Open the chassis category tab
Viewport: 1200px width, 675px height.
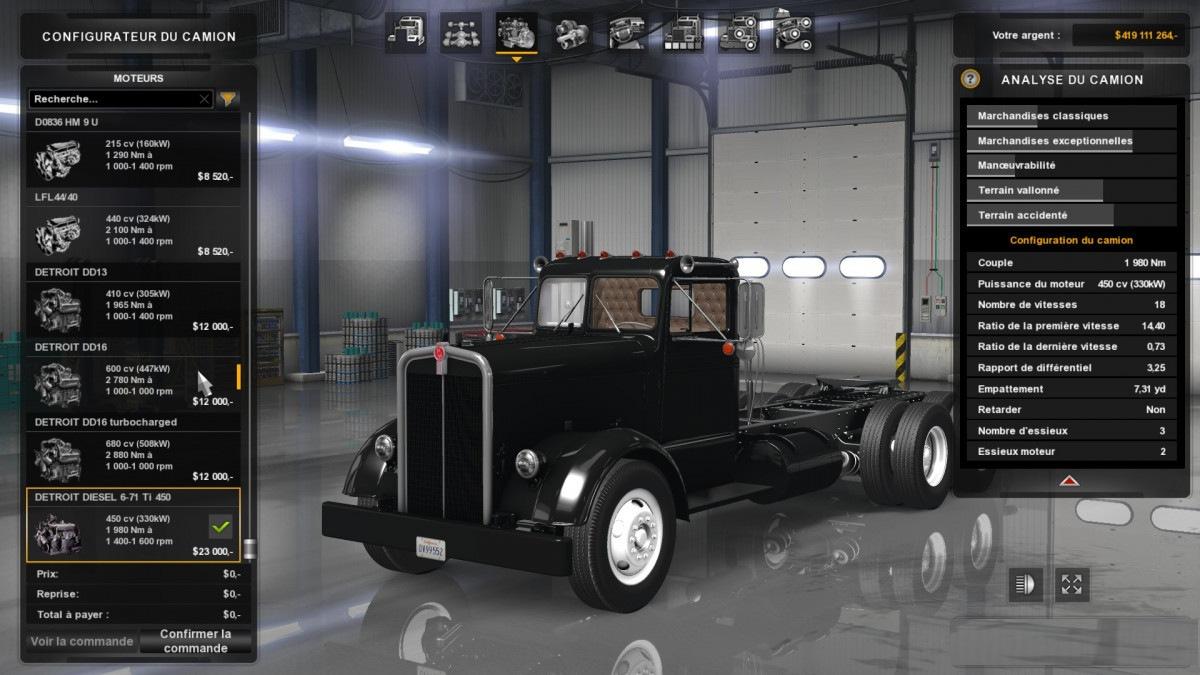tap(461, 33)
